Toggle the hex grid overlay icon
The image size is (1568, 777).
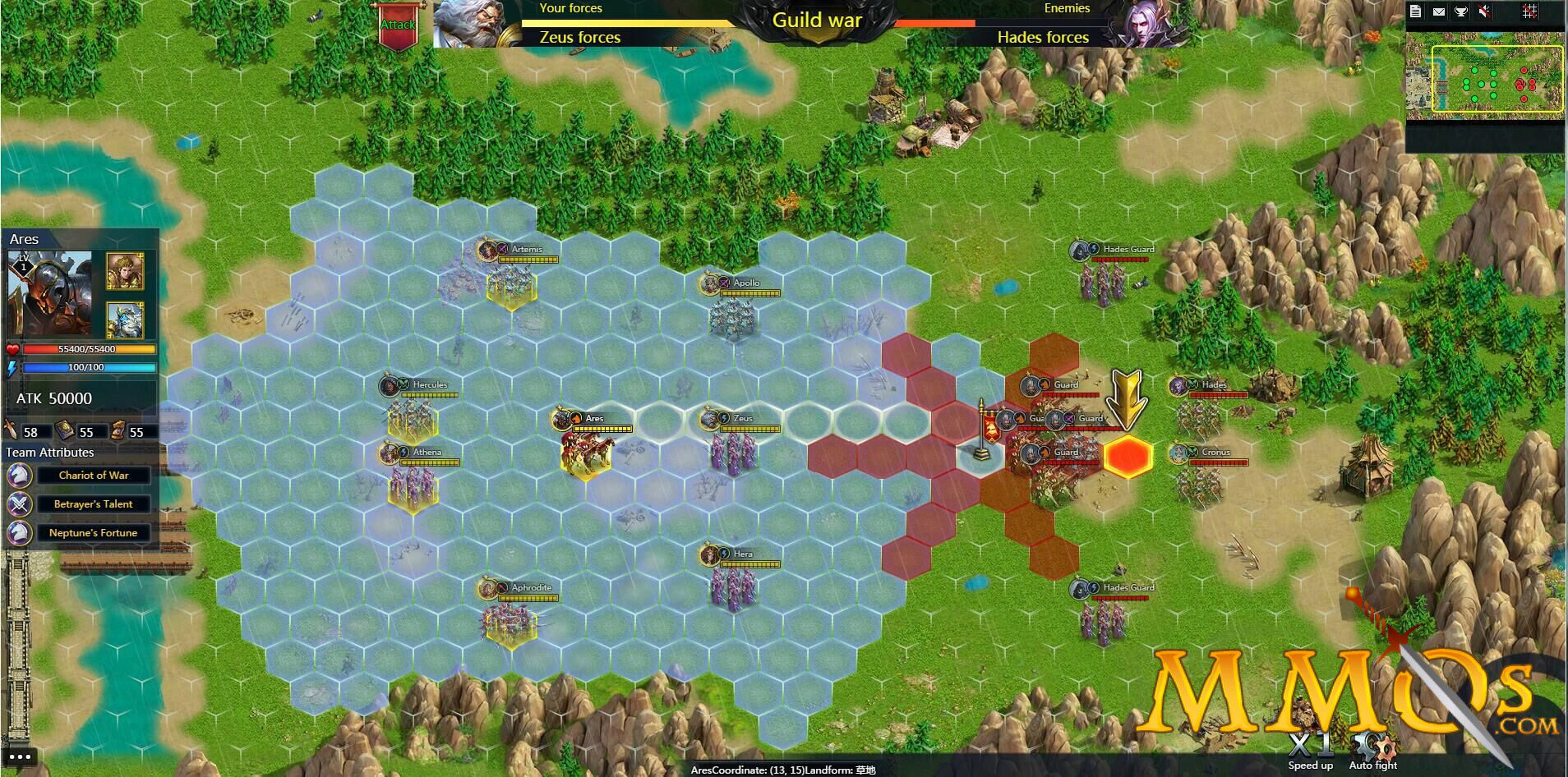tap(1529, 11)
